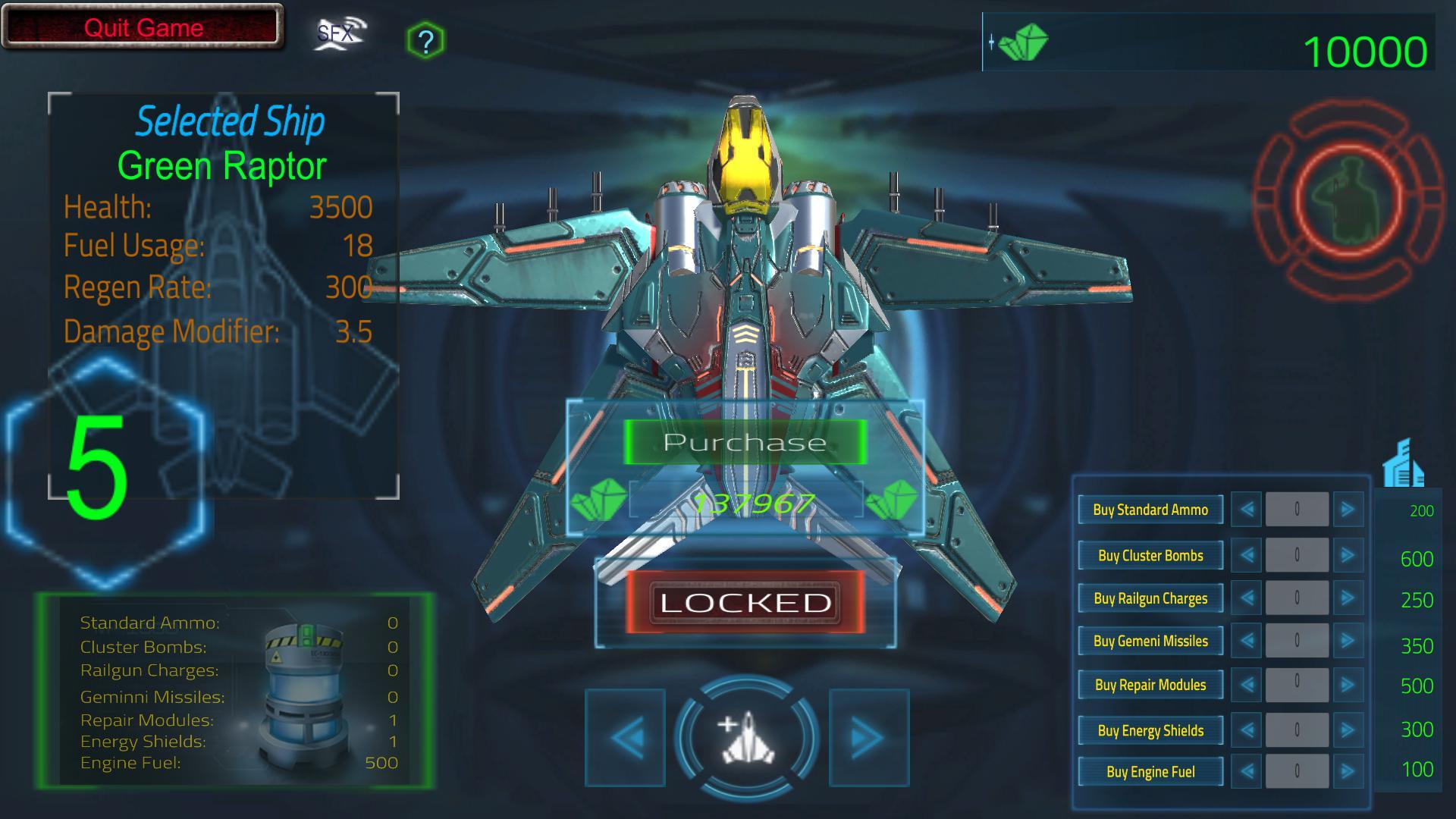Show the previous ship
This screenshot has height=819, width=1456.
point(626,737)
